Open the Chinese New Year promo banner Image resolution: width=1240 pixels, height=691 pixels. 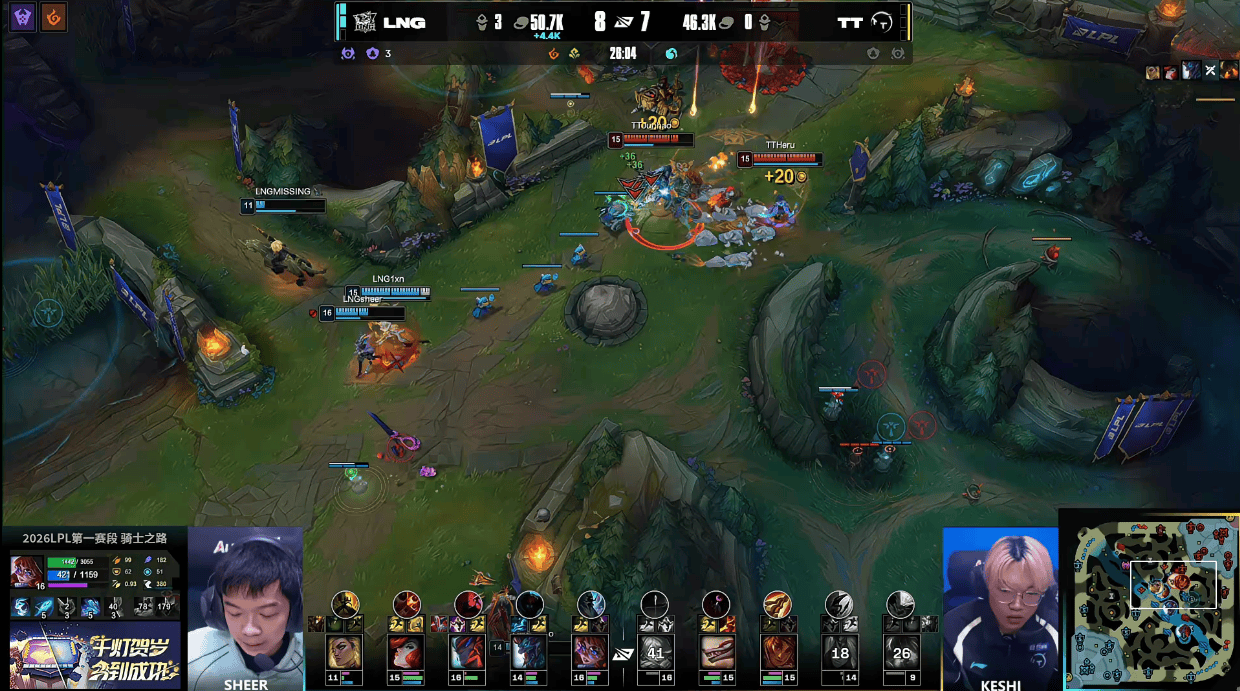[95, 655]
